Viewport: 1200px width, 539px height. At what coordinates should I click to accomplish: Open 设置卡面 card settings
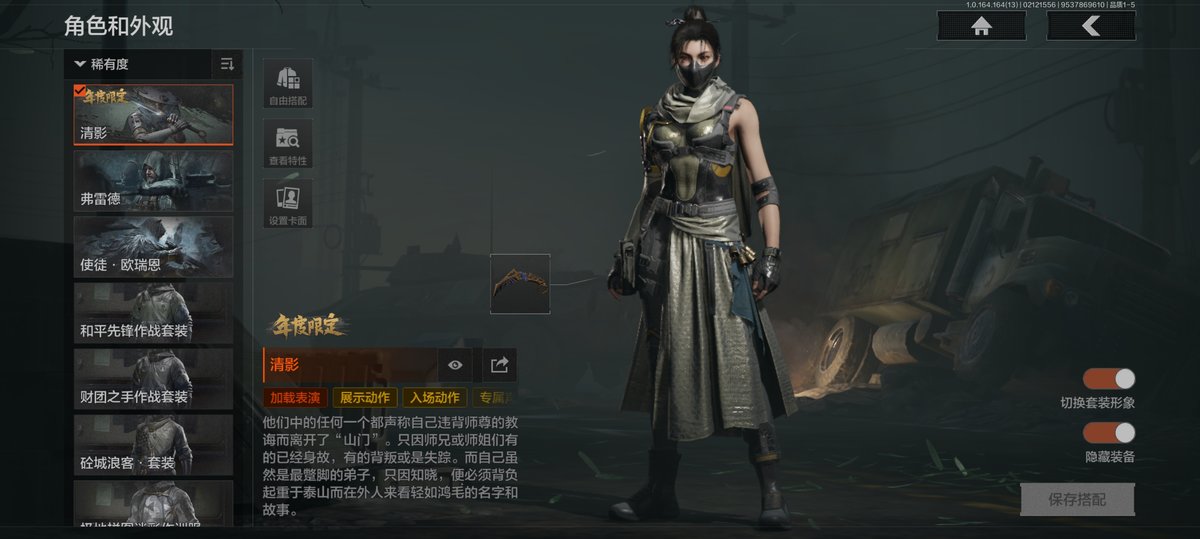pyautogui.click(x=288, y=205)
